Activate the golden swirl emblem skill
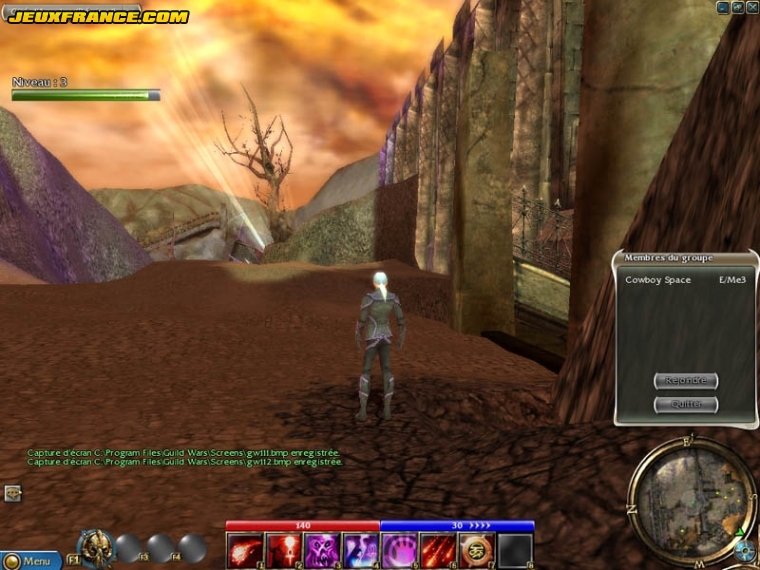The width and height of the screenshot is (760, 570). tap(476, 550)
